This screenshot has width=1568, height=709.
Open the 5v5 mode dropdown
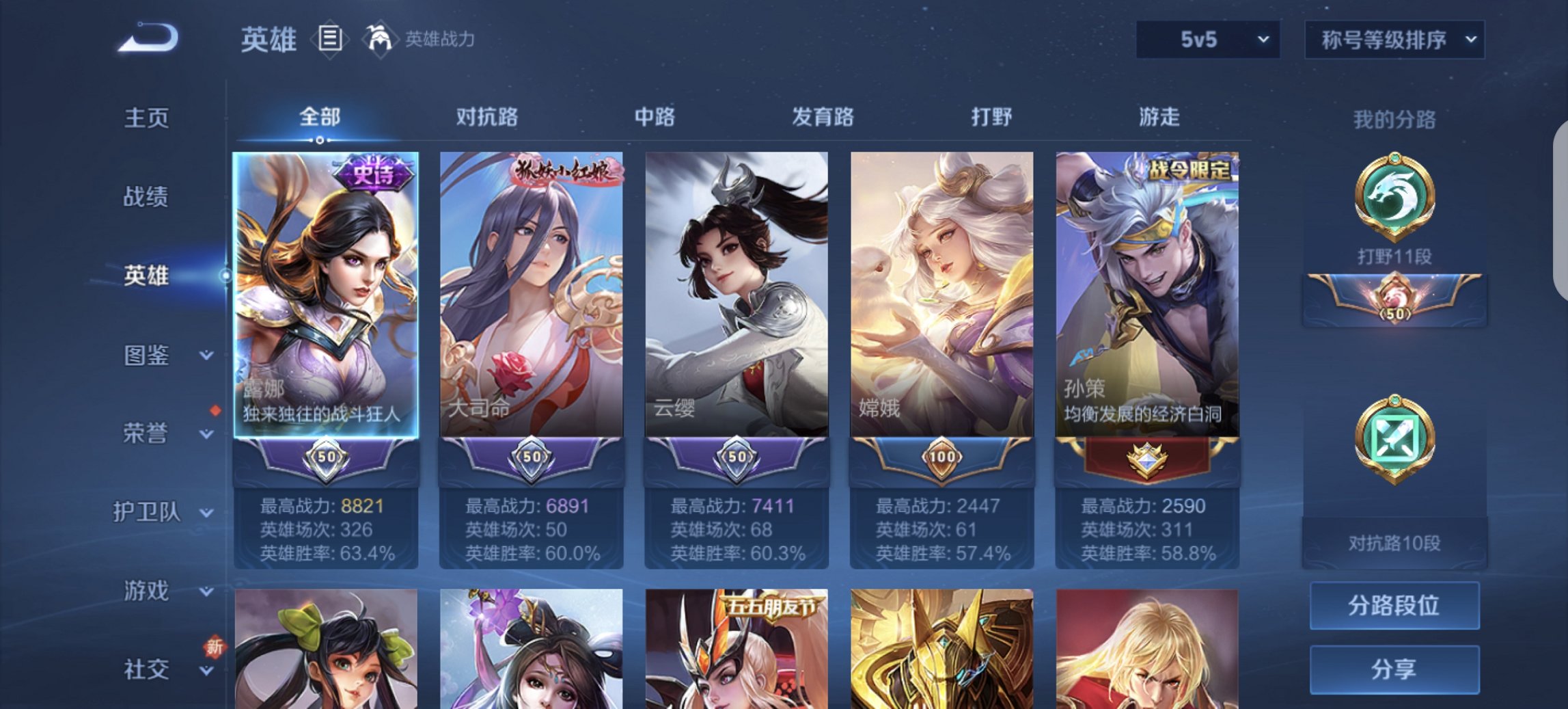[1206, 39]
